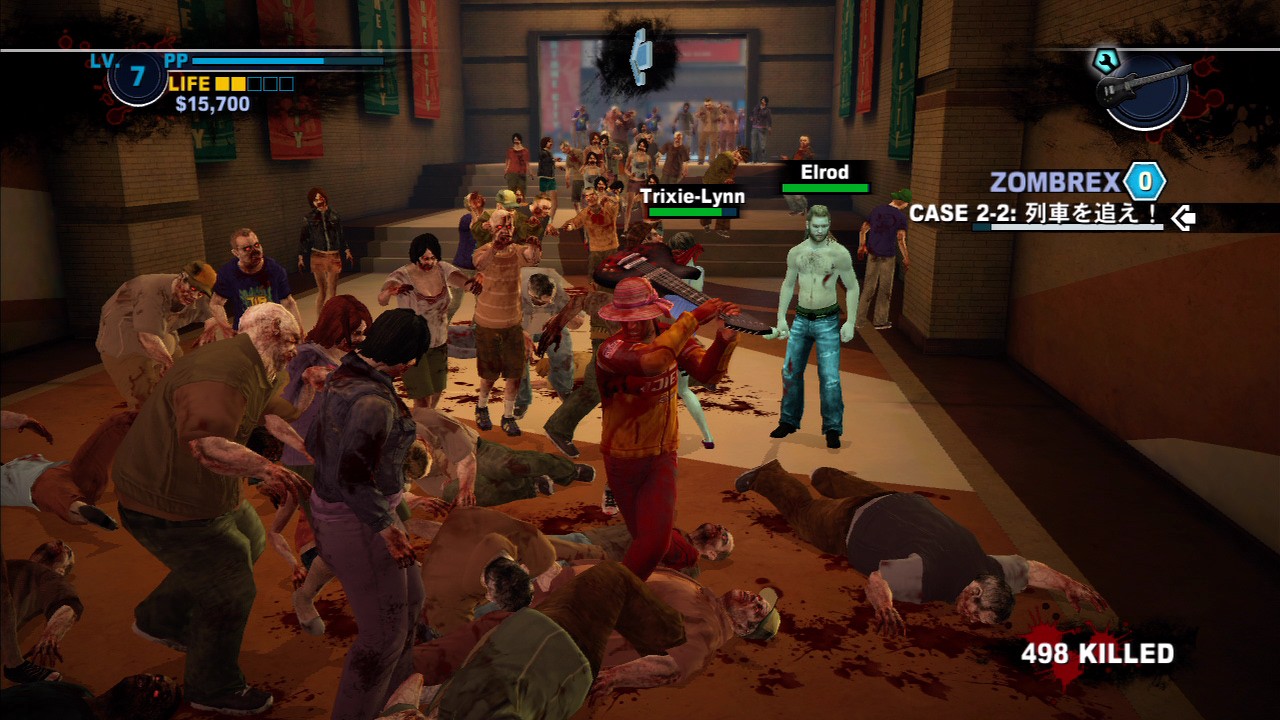This screenshot has height=720, width=1280.
Task: Select Trixie-Lynn's survivor name tag
Action: pos(692,196)
